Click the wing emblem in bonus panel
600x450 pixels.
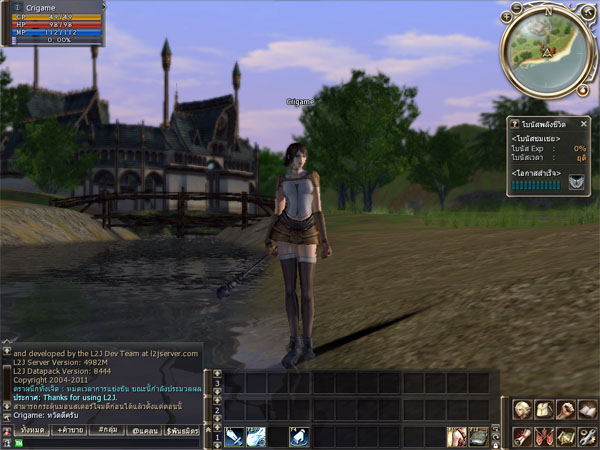576,182
